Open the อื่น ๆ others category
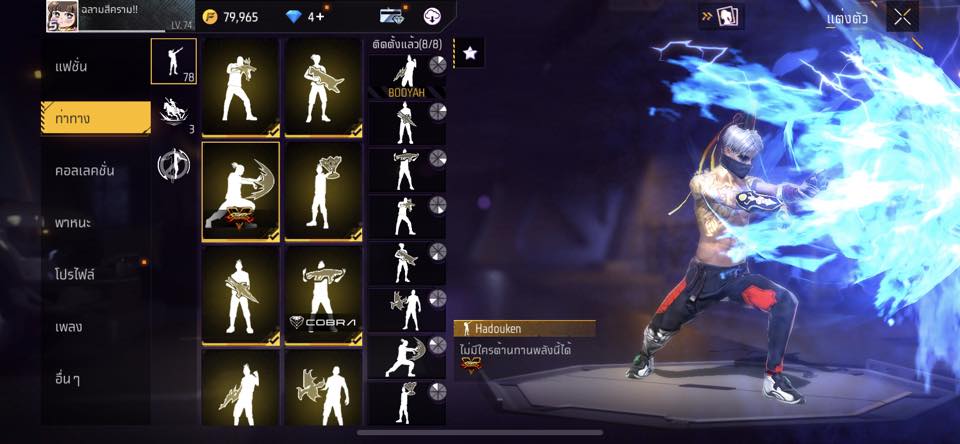This screenshot has height=444, width=960. pyautogui.click(x=69, y=378)
